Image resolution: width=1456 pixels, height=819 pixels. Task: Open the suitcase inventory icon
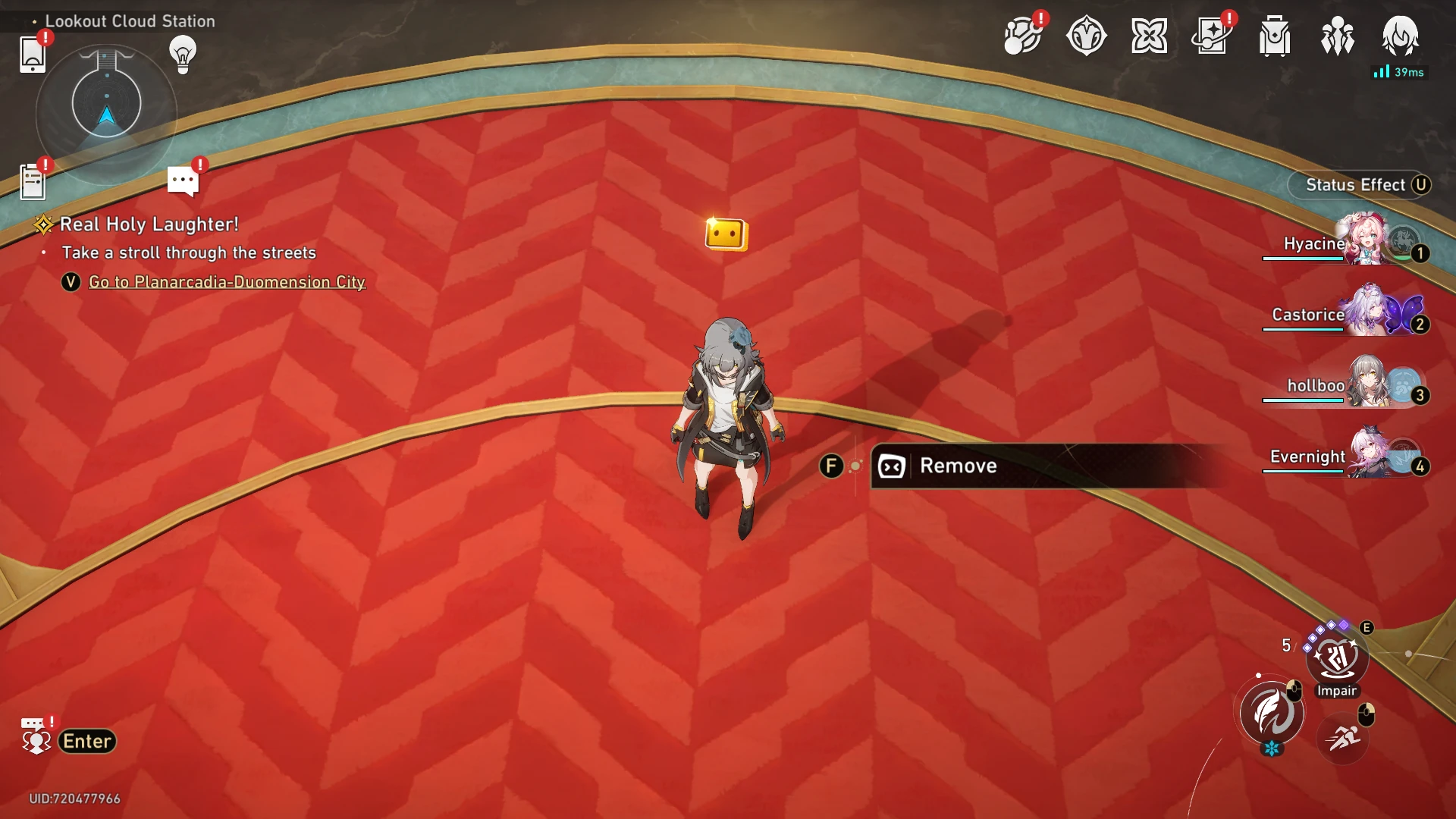[x=1275, y=36]
